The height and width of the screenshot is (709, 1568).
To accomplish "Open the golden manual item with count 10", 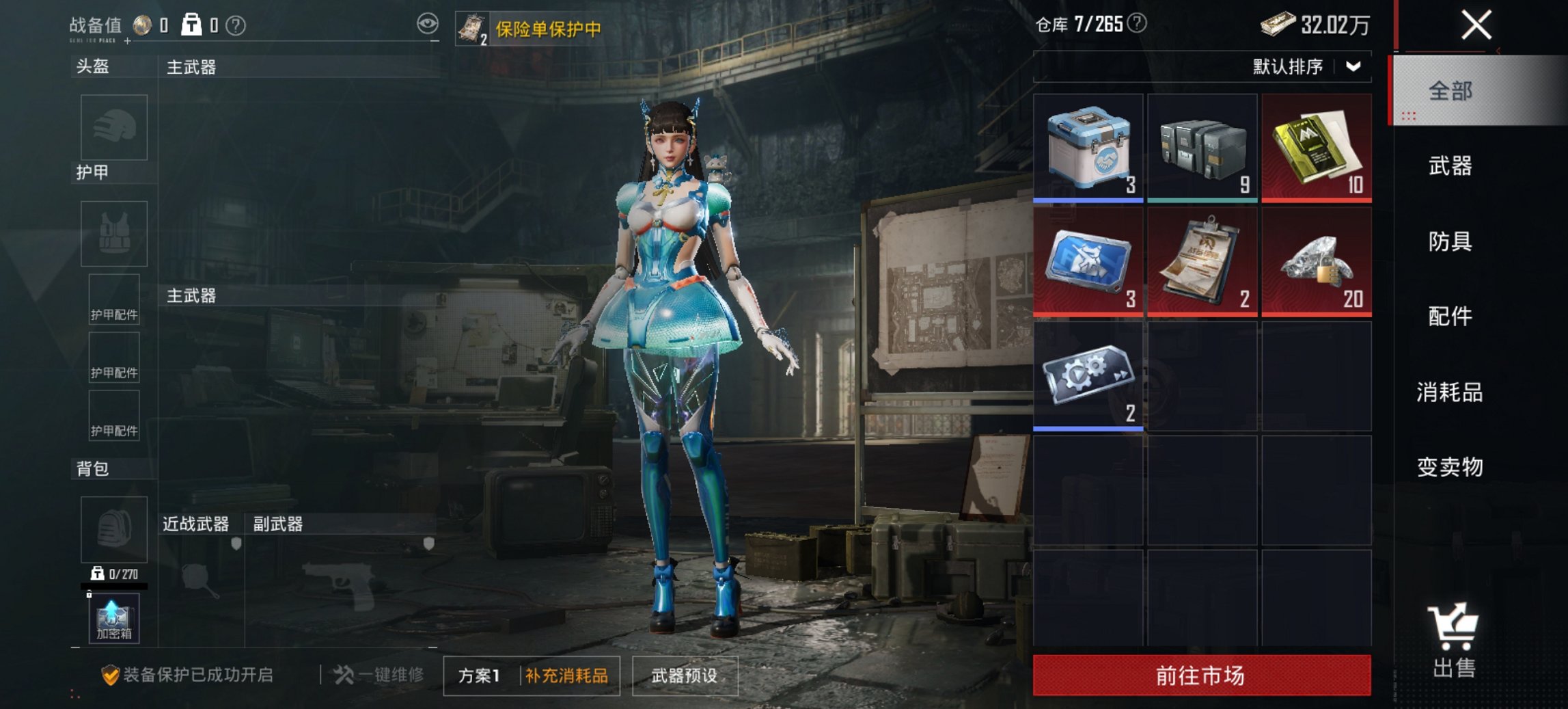I will click(1315, 146).
